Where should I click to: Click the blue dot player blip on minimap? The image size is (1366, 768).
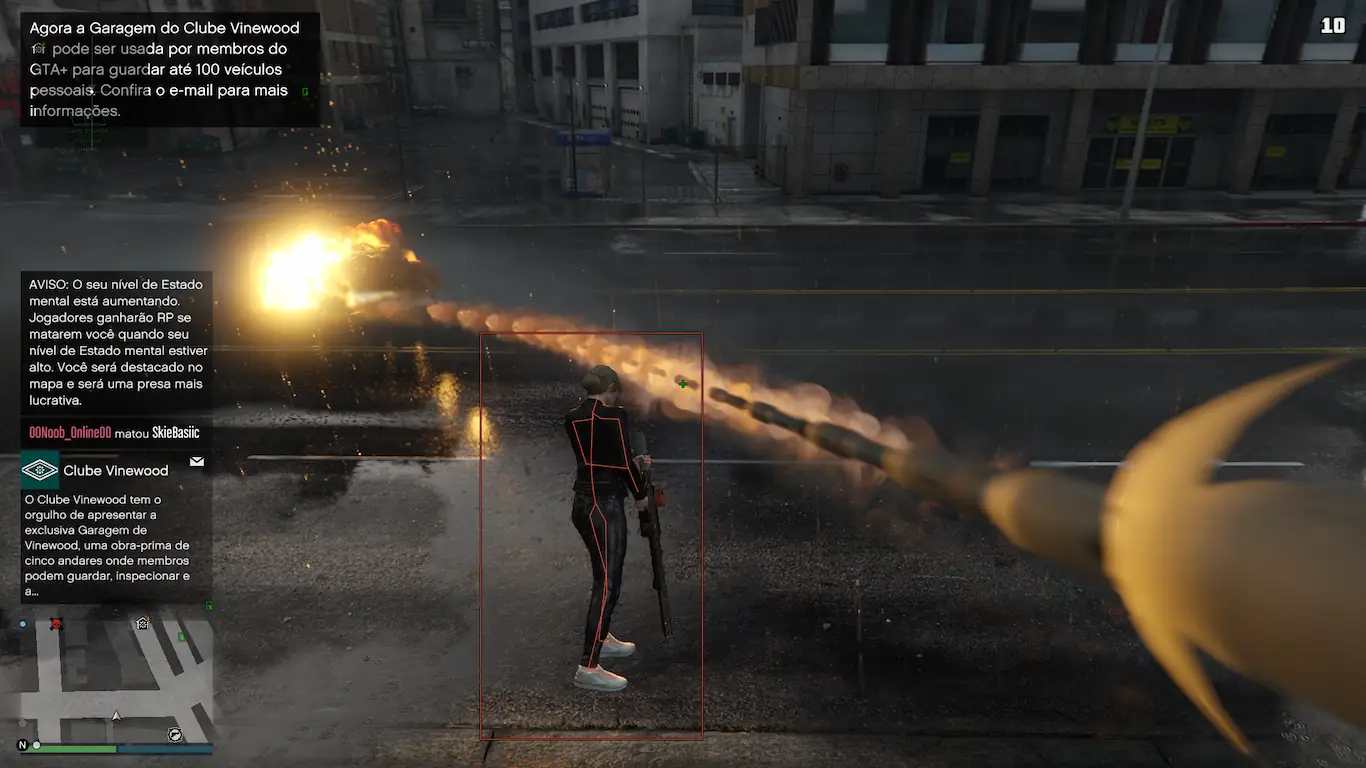pos(23,624)
